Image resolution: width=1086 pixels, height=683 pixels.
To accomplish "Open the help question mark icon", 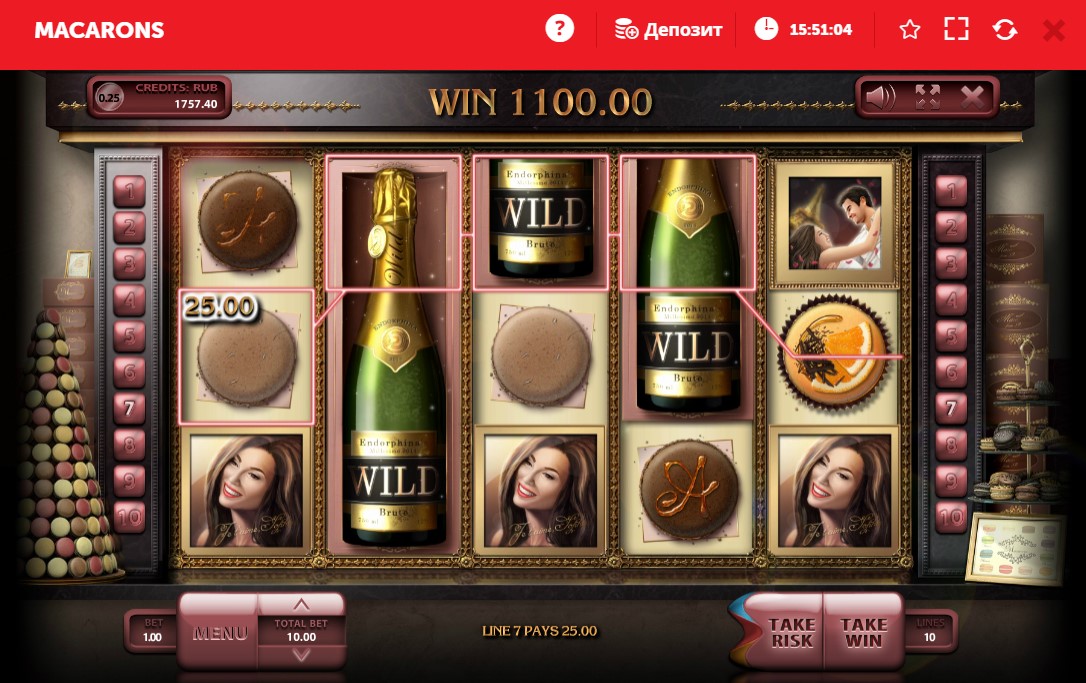I will click(x=560, y=29).
